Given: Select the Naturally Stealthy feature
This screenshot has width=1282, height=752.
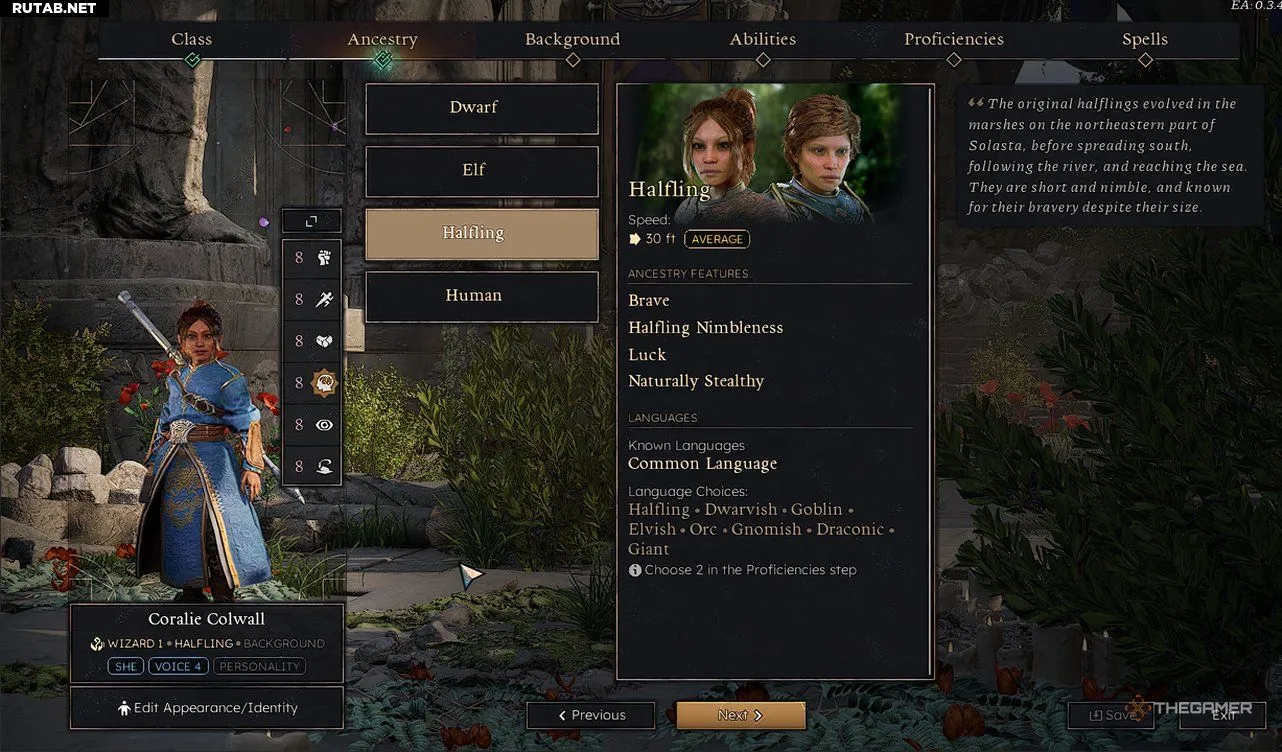Looking at the screenshot, I should pos(696,382).
